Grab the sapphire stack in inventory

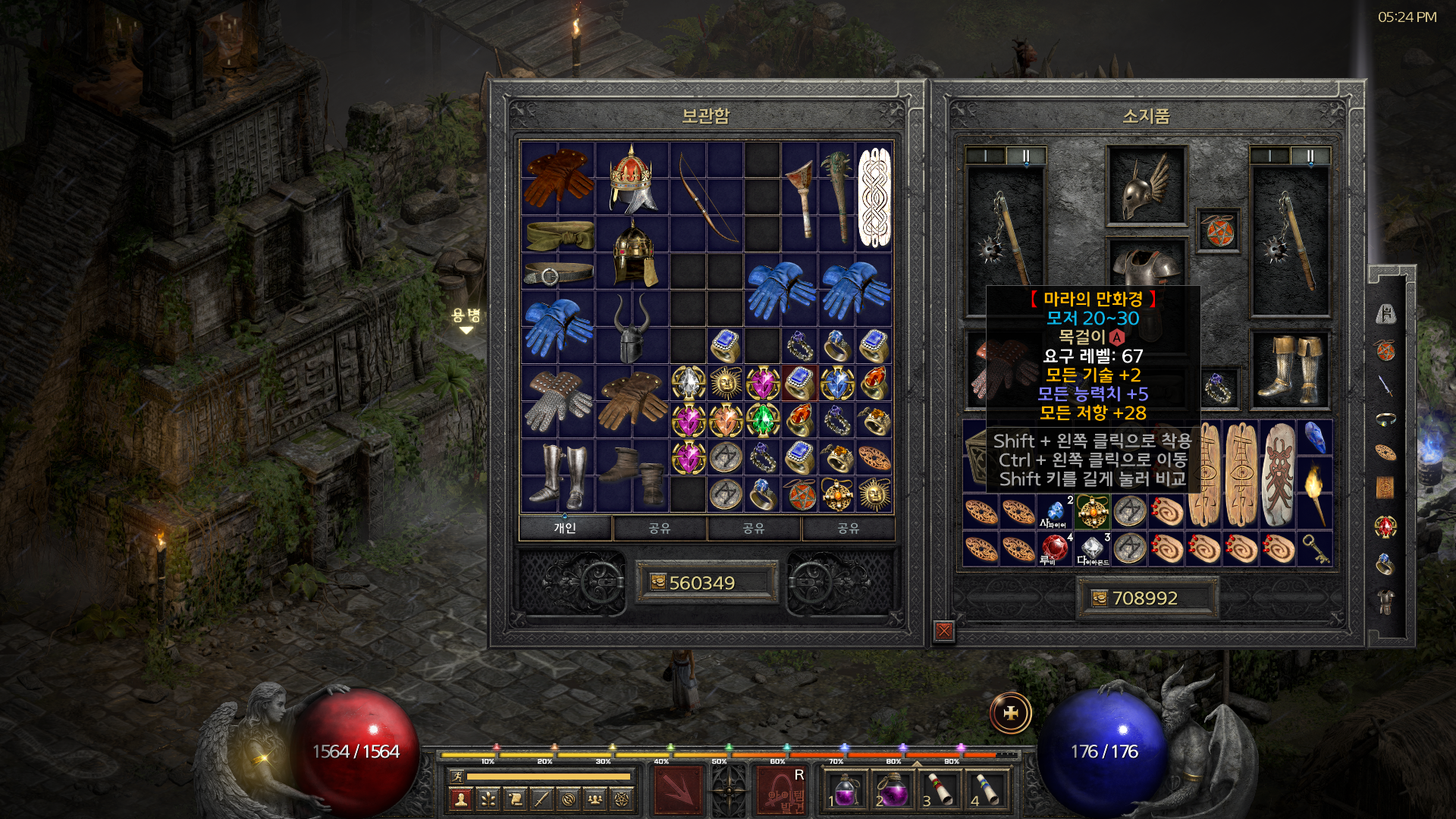coord(1055,512)
